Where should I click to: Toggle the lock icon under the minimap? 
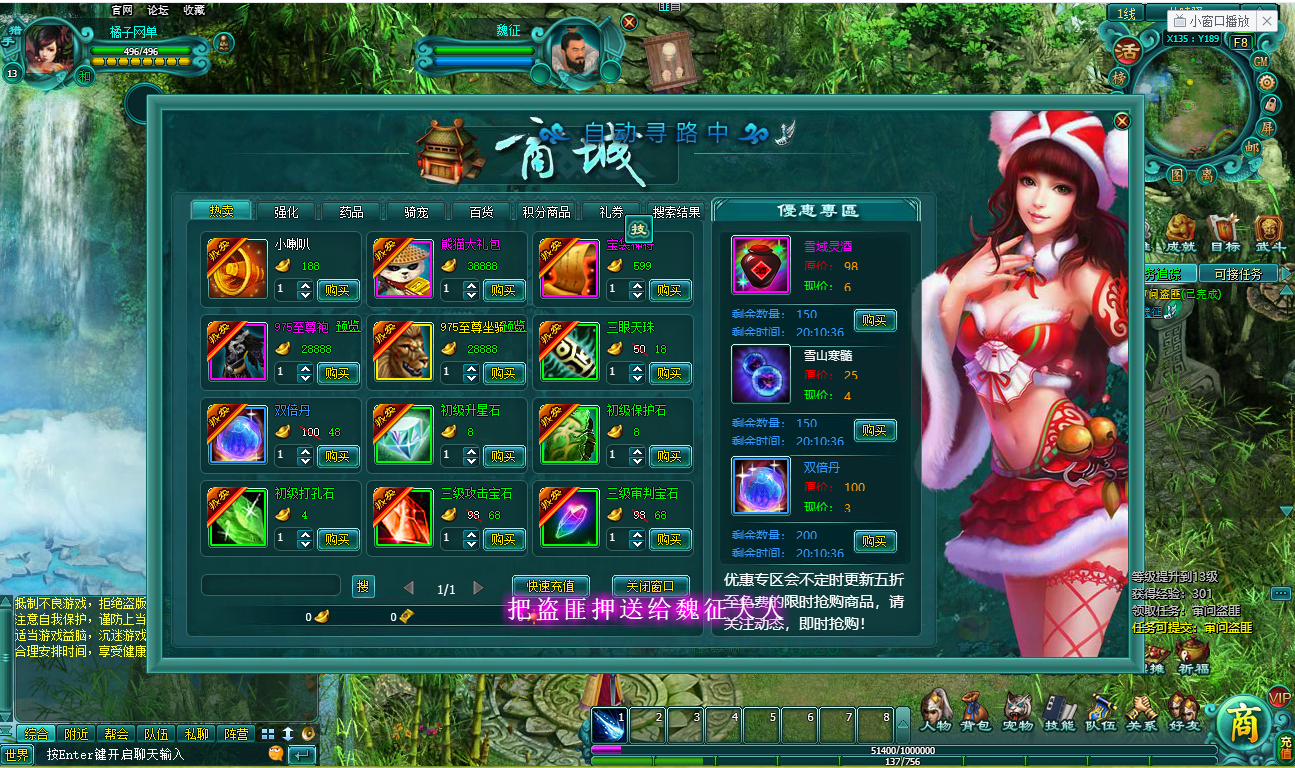click(x=1270, y=106)
